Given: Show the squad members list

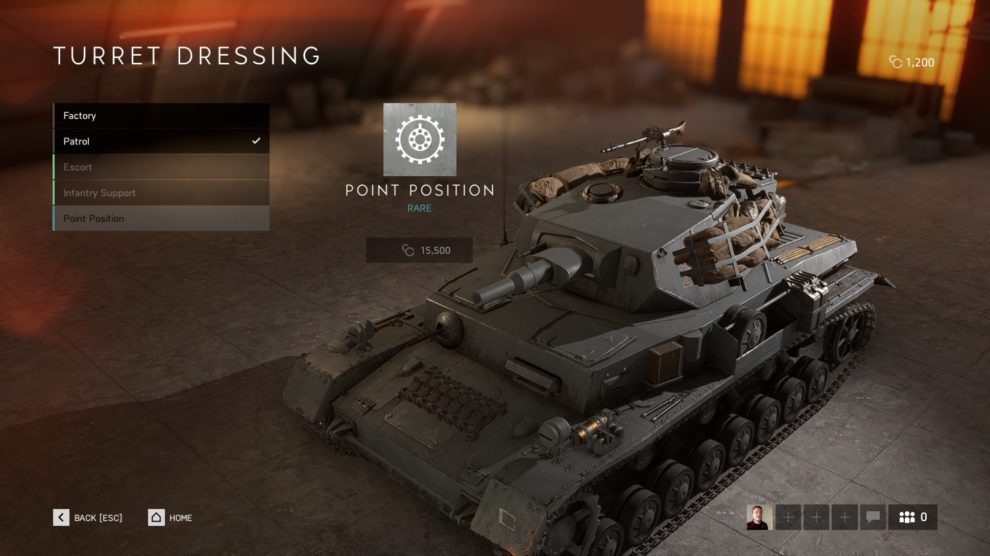Looking at the screenshot, I should point(912,517).
